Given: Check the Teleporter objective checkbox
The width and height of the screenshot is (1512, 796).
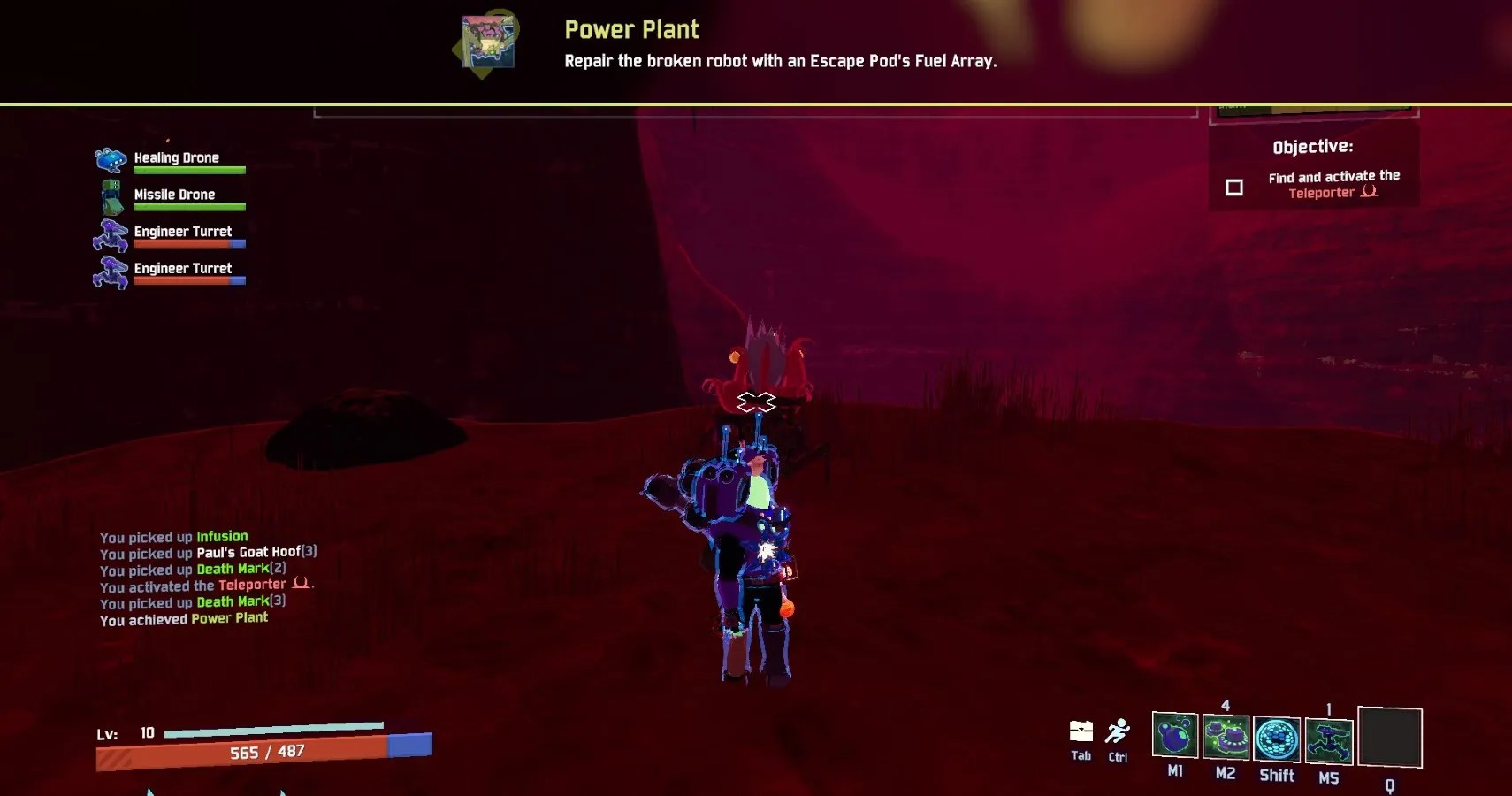Looking at the screenshot, I should click(1233, 188).
